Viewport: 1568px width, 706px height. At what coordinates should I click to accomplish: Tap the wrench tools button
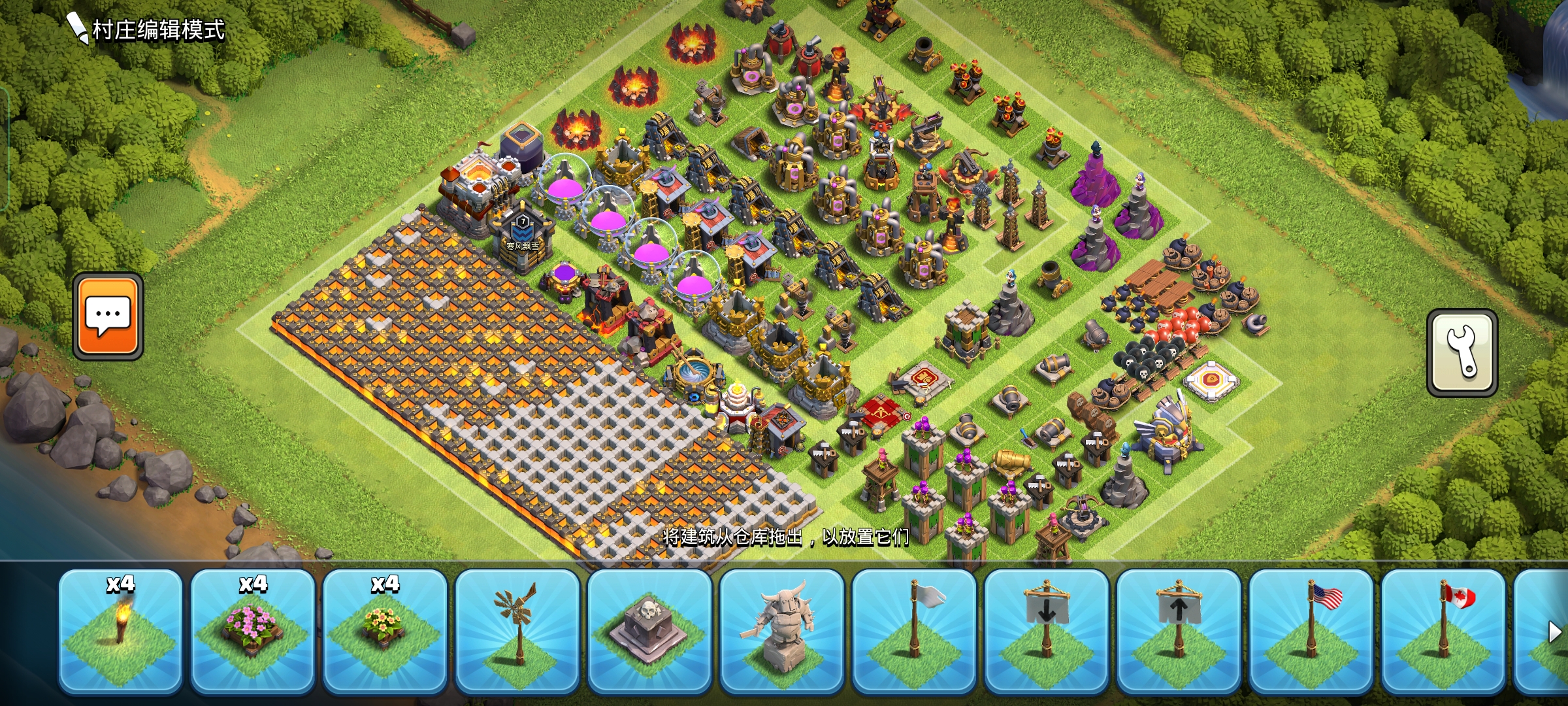[1462, 353]
